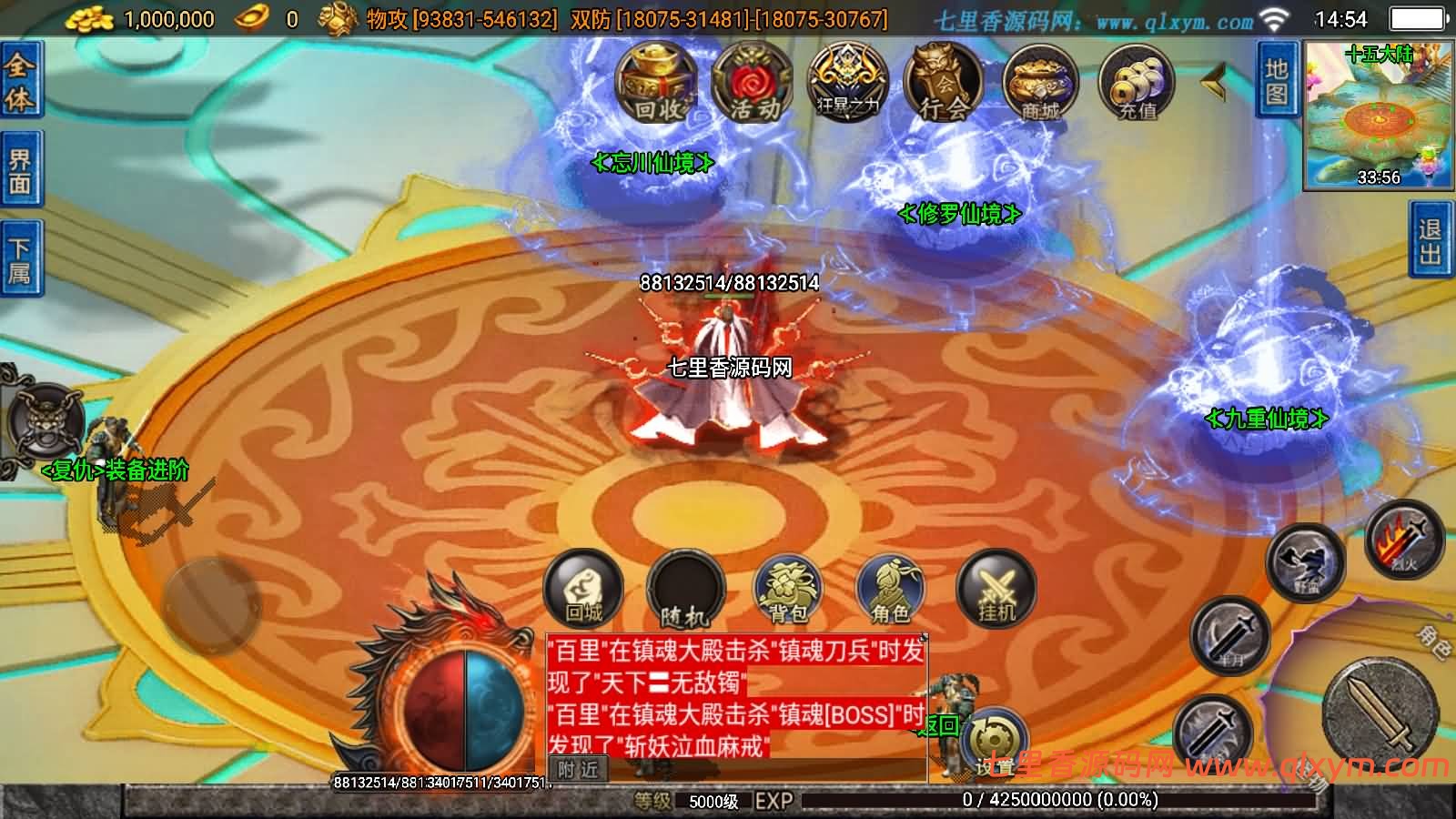Activate 随机 random teleport
Viewport: 1456px width, 819px height.
[x=685, y=591]
